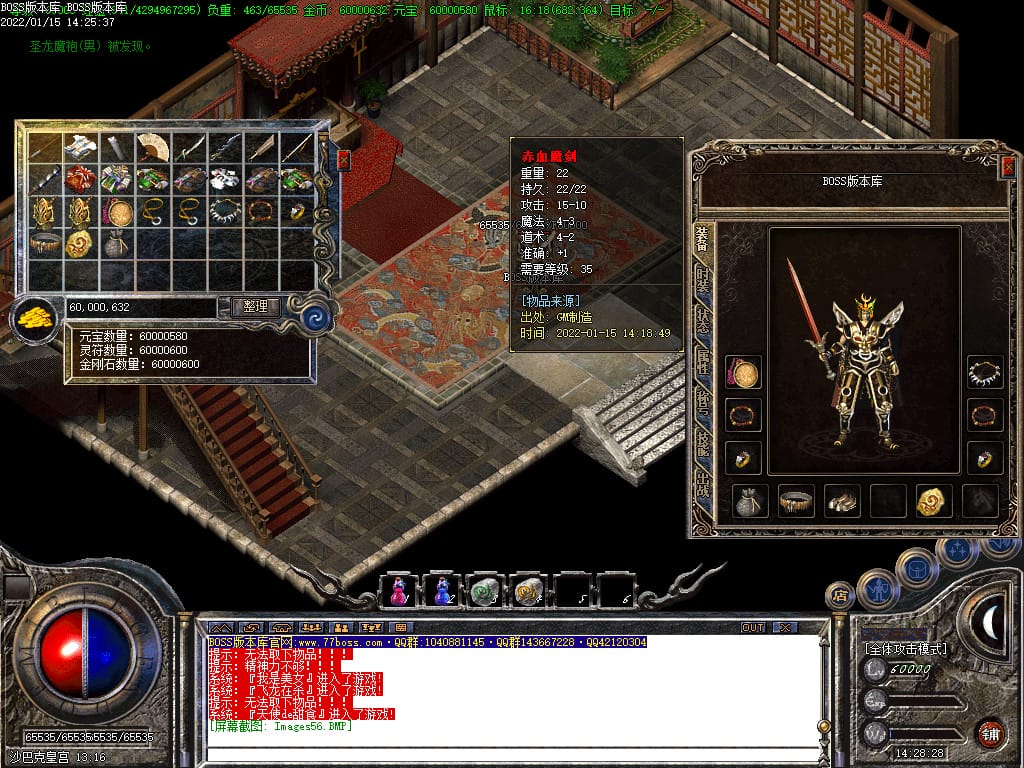The width and height of the screenshot is (1024, 768).
Task: Select the equipped belt slot
Action: 796,501
